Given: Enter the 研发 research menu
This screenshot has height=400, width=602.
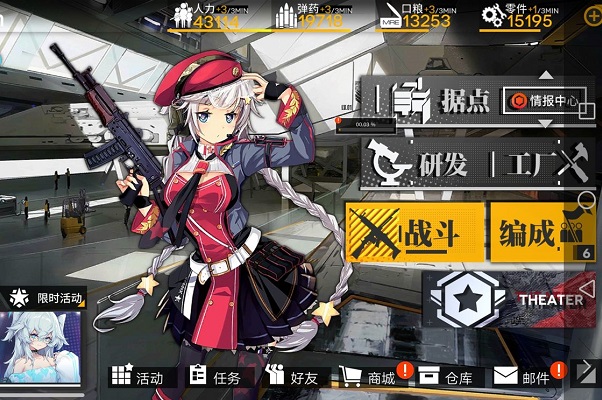Looking at the screenshot, I should tap(421, 162).
